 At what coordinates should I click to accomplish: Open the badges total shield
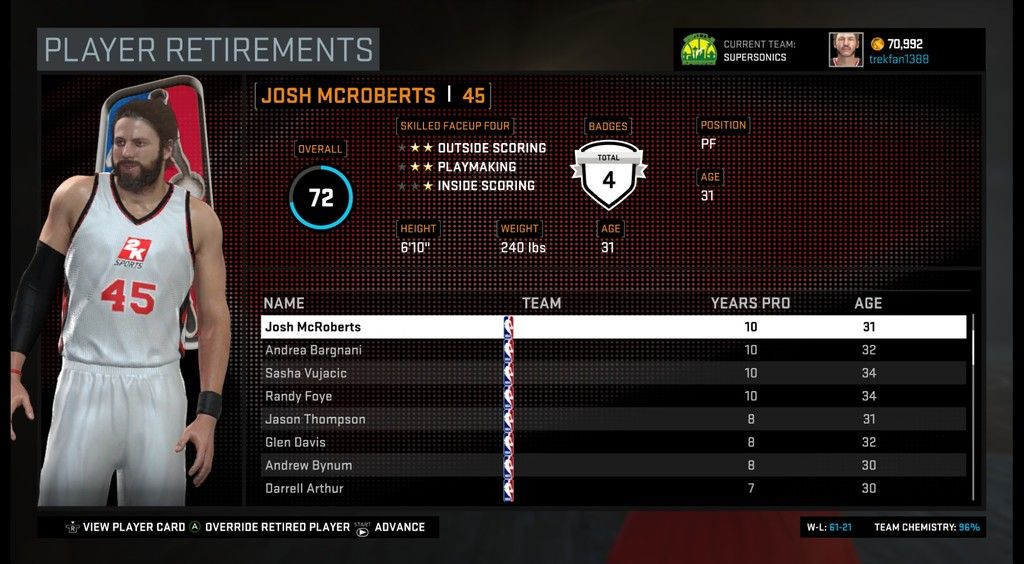tap(608, 172)
